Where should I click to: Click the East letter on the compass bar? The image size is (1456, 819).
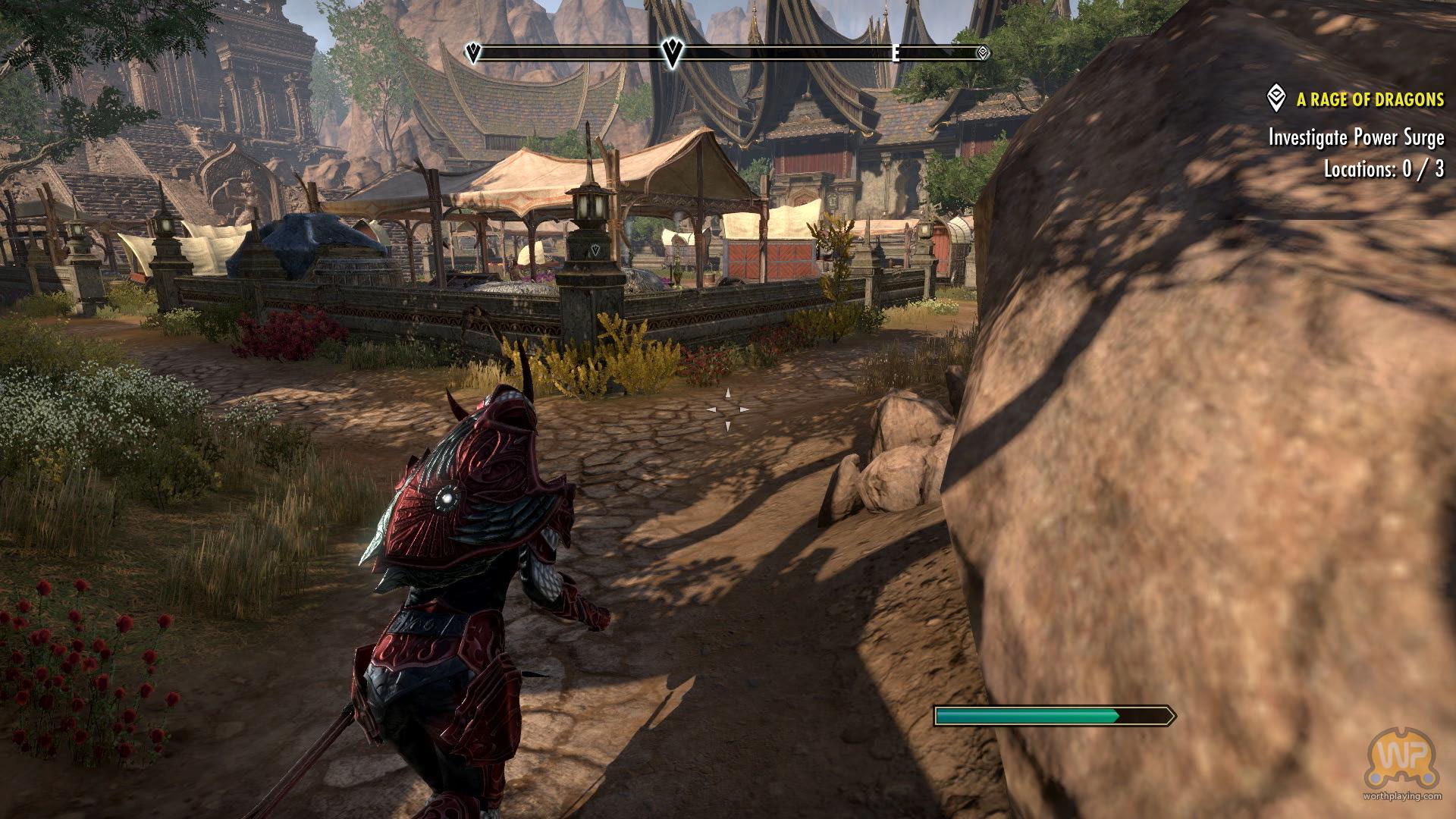point(896,53)
